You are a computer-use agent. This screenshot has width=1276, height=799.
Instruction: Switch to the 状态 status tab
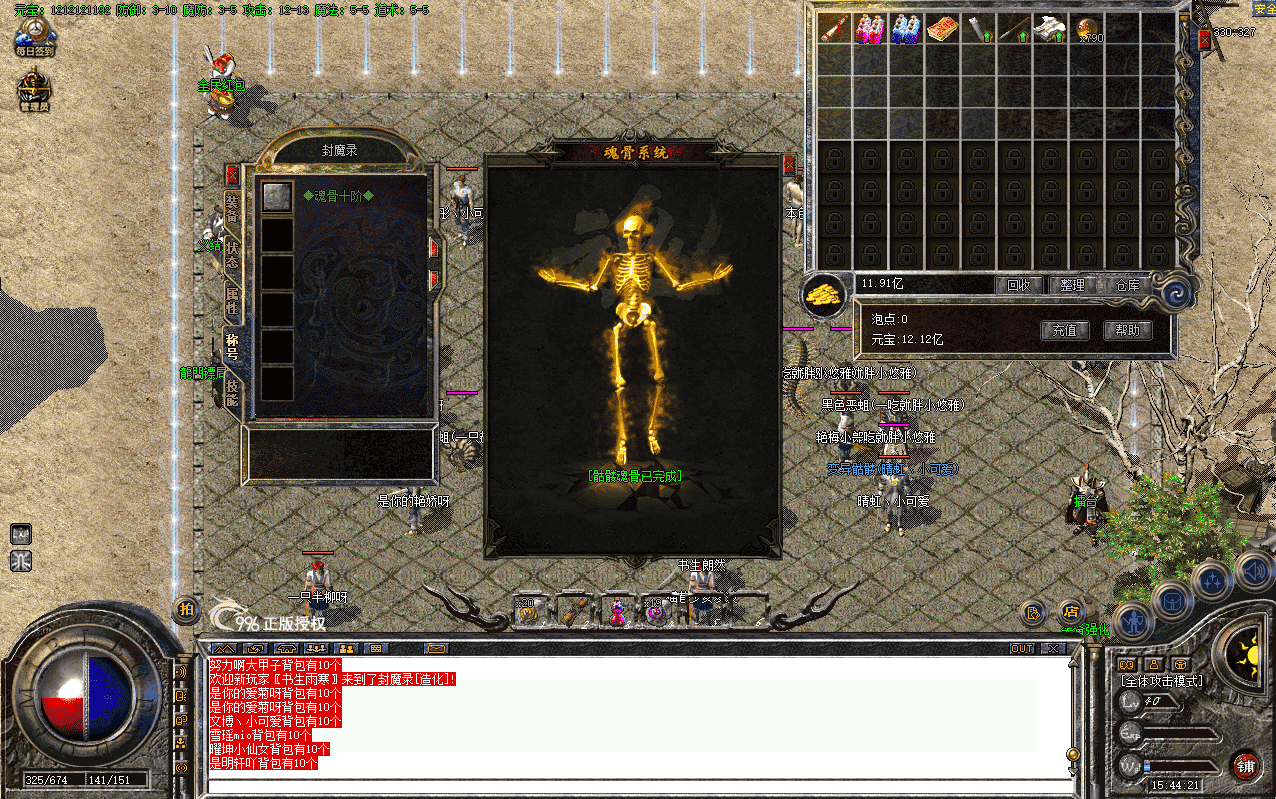(232, 254)
